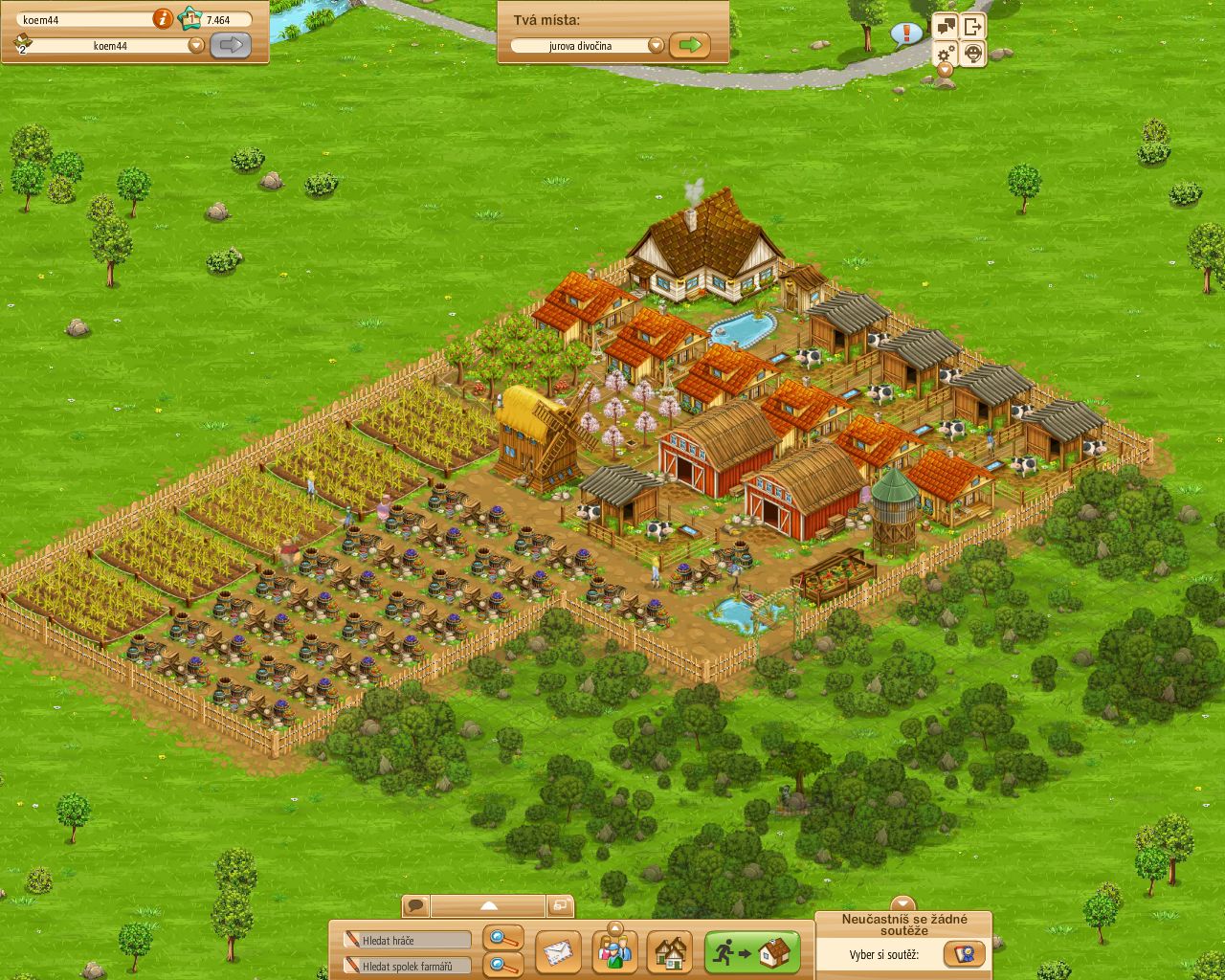Image resolution: width=1225 pixels, height=980 pixels.
Task: Log out using the exit door icon
Action: (x=973, y=25)
